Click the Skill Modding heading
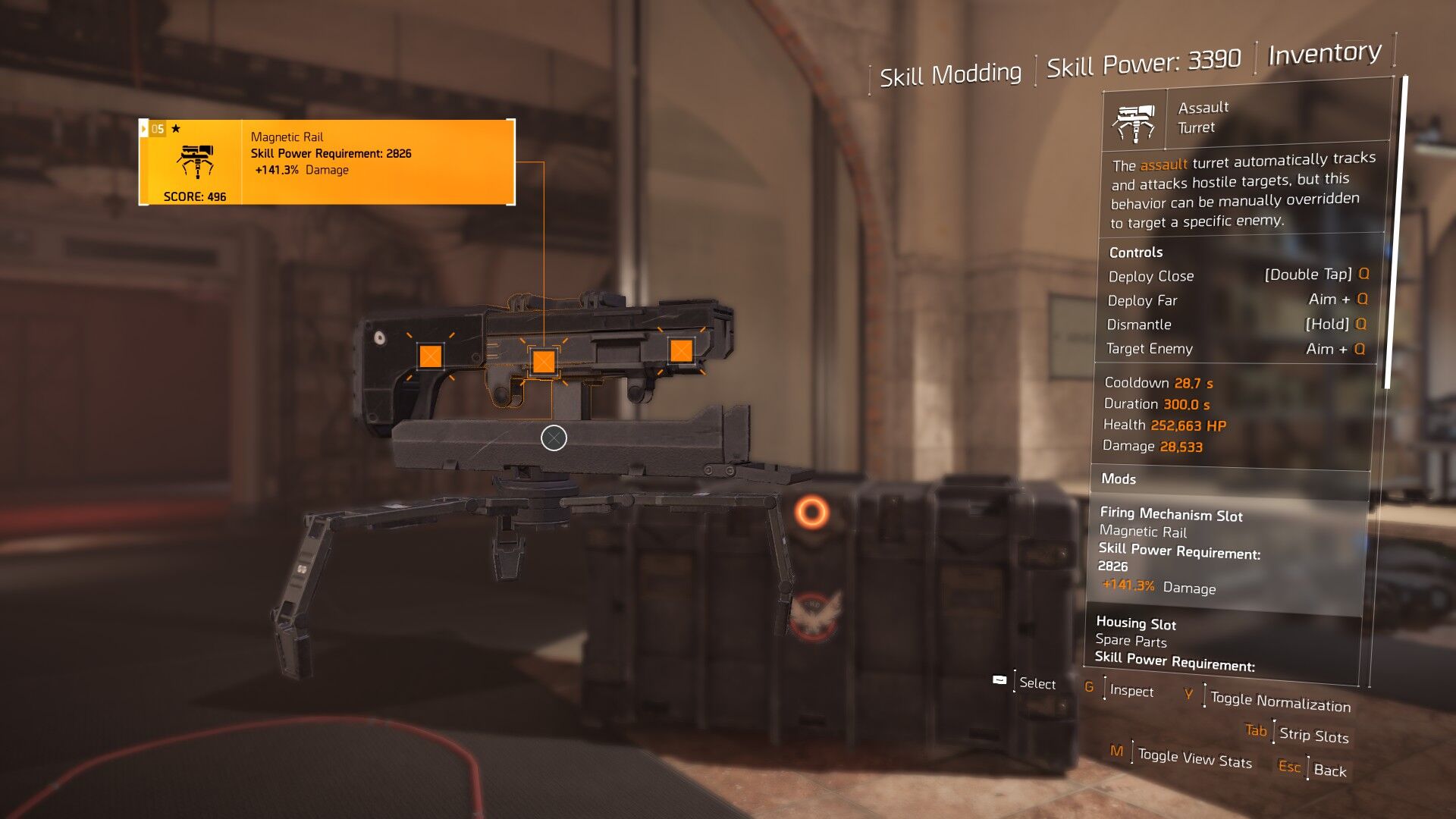 pyautogui.click(x=950, y=74)
